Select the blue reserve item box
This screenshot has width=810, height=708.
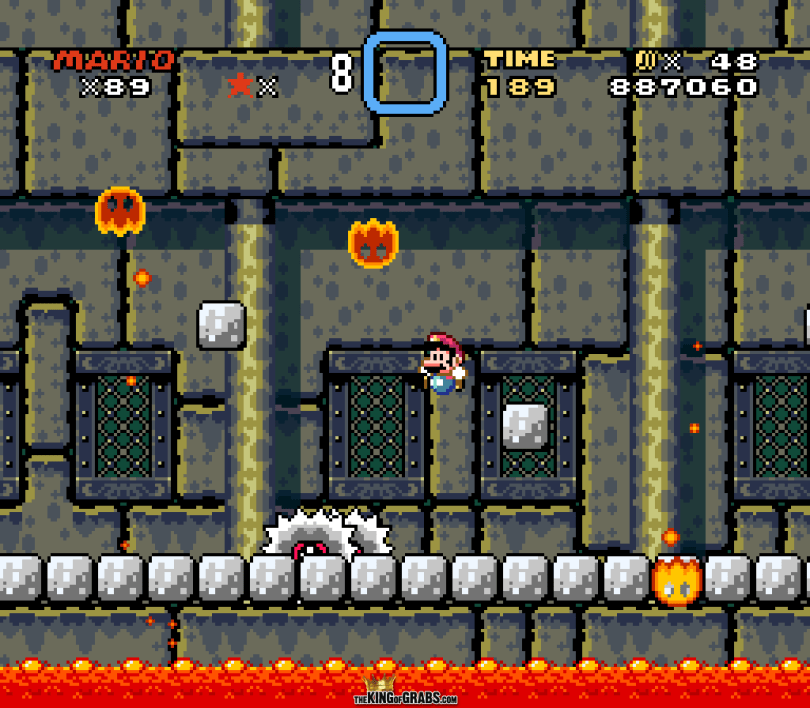pos(405,72)
